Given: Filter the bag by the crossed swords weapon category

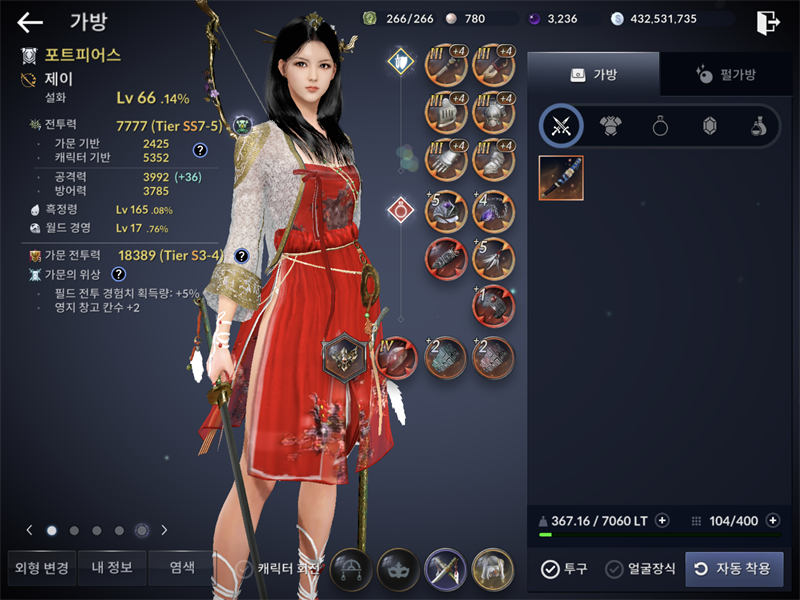Looking at the screenshot, I should (x=561, y=126).
